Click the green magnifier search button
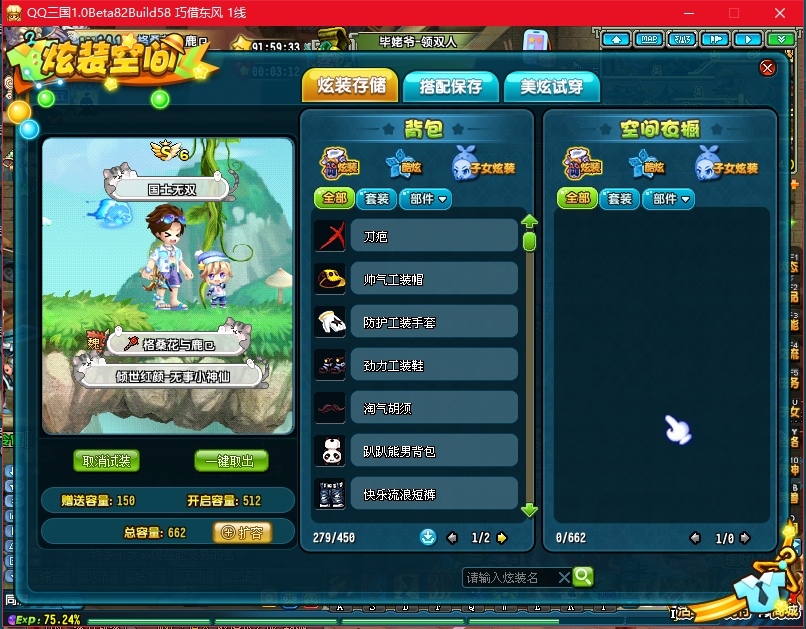The height and width of the screenshot is (629, 806). [x=583, y=577]
